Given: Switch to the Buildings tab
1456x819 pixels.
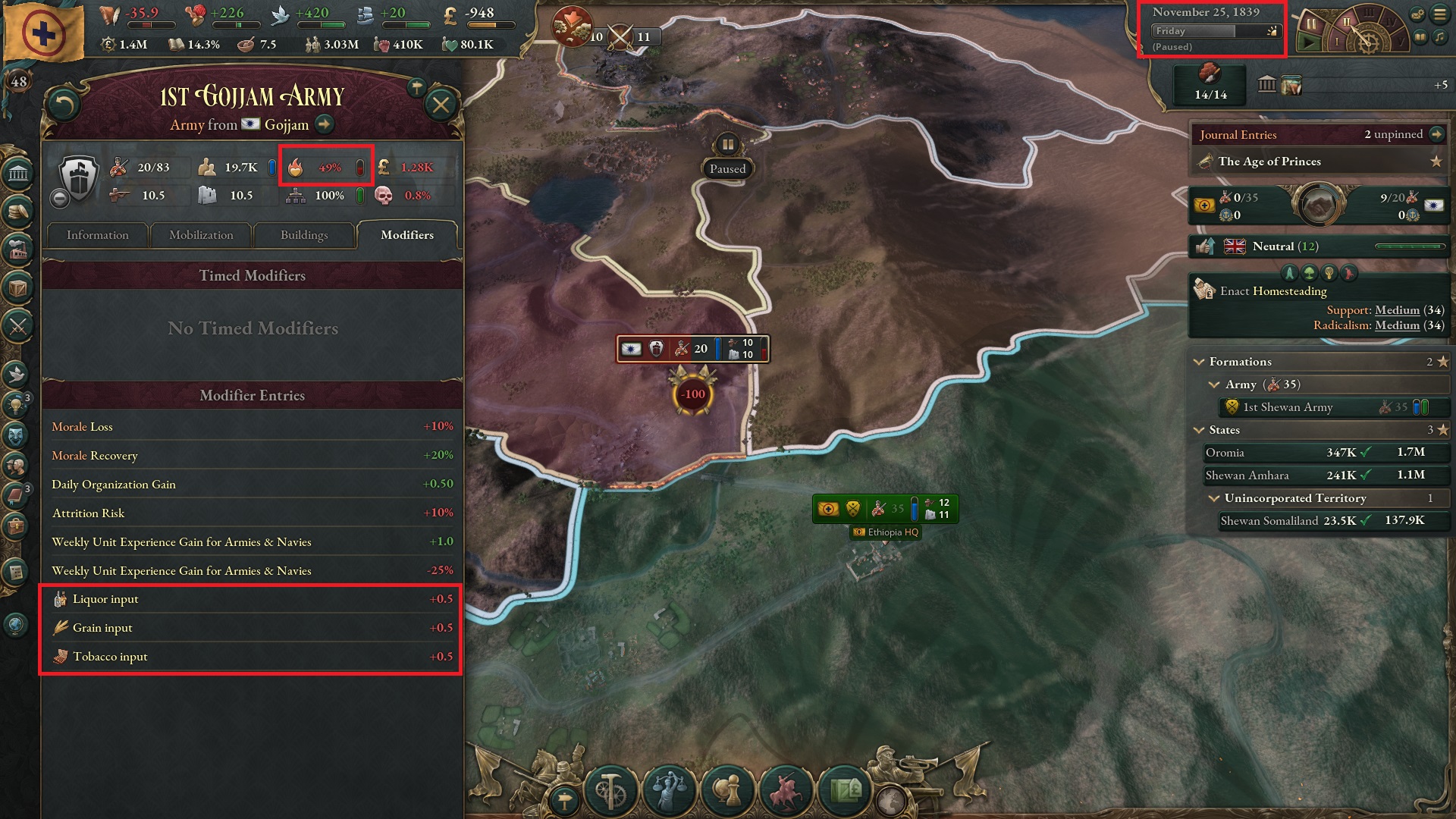Looking at the screenshot, I should (304, 235).
